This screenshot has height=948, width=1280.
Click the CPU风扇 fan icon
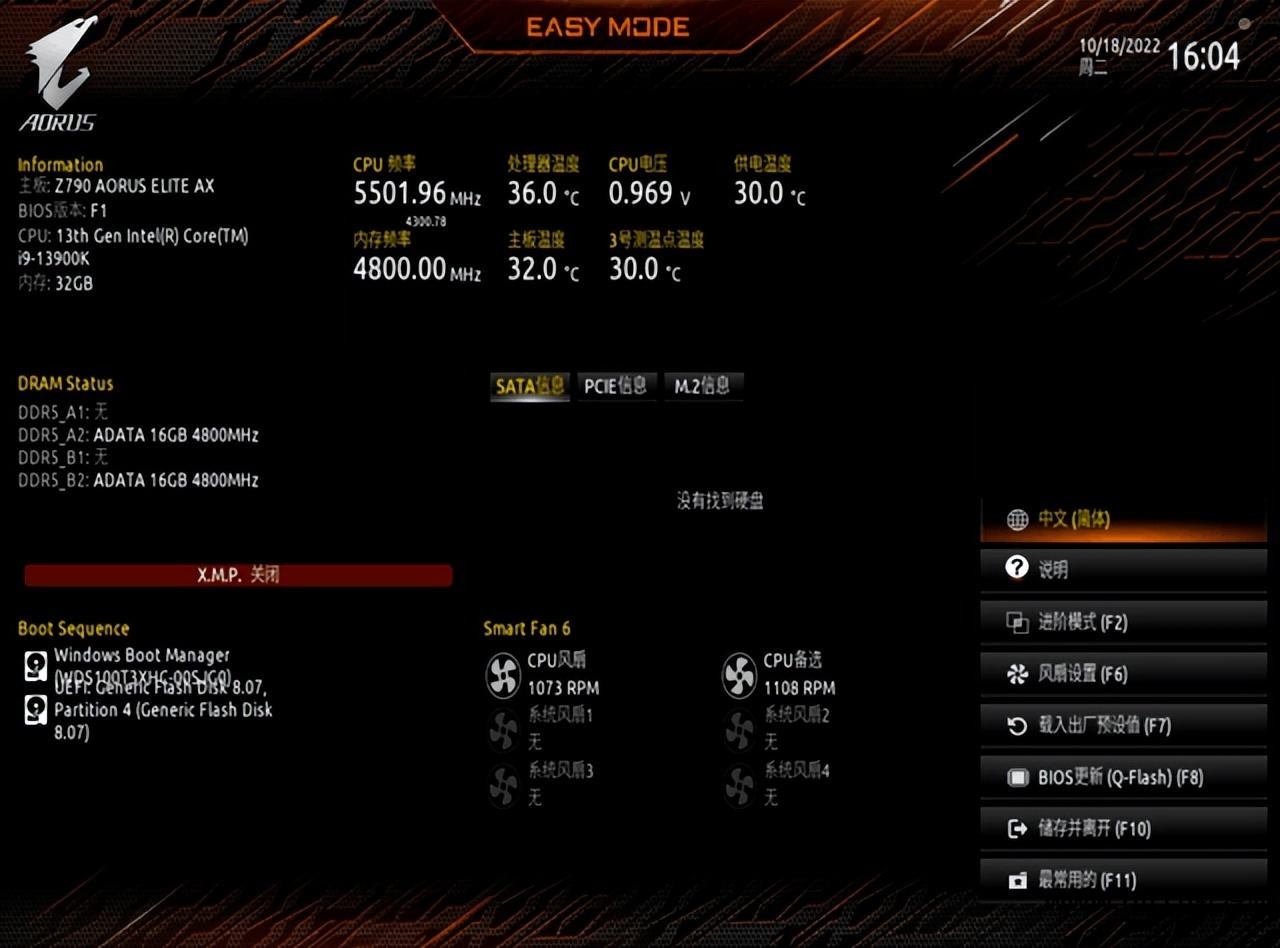(503, 675)
